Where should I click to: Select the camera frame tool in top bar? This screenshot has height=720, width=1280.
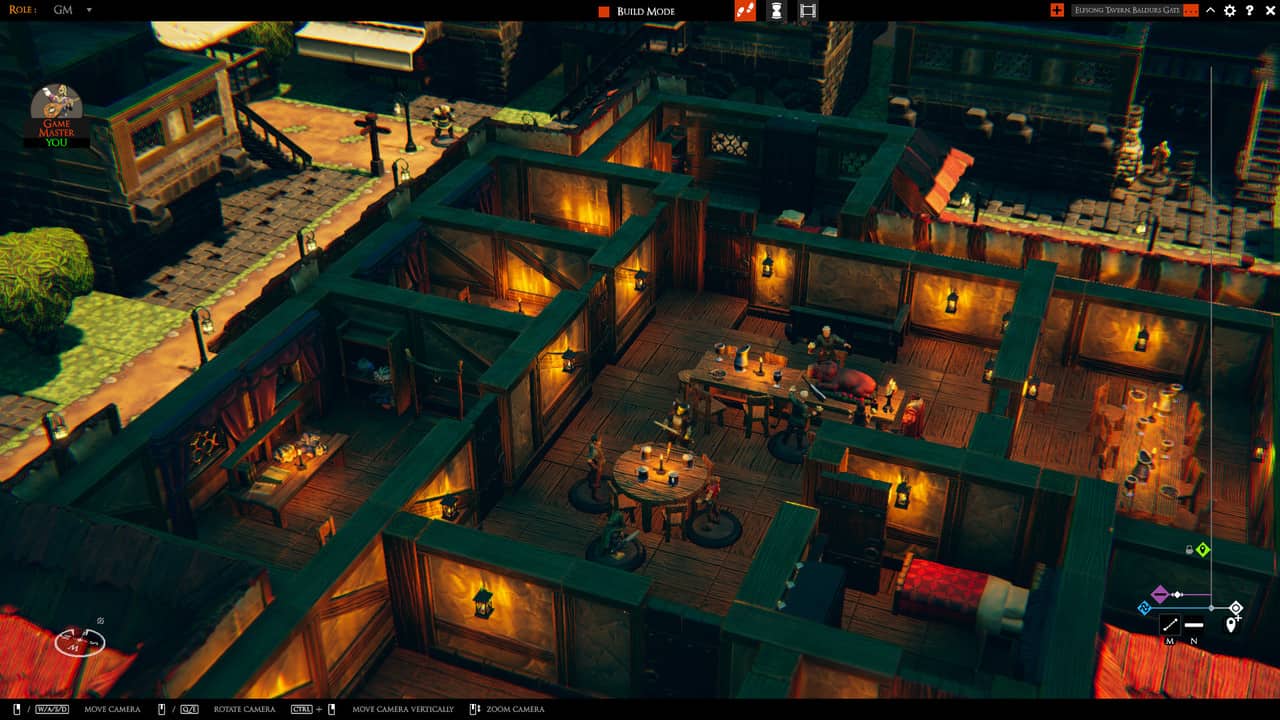click(808, 12)
